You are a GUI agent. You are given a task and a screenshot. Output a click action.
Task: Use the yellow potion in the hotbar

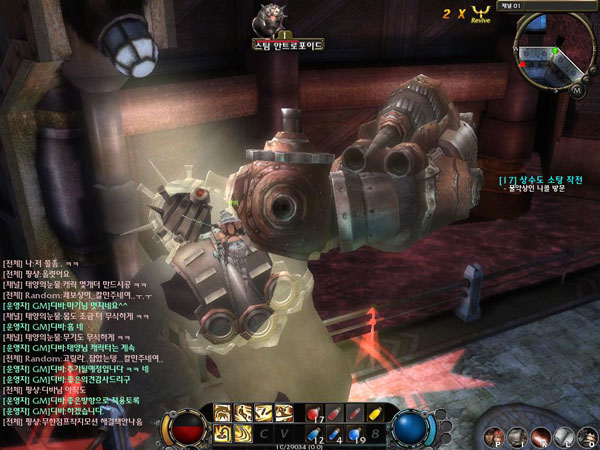(x=373, y=412)
